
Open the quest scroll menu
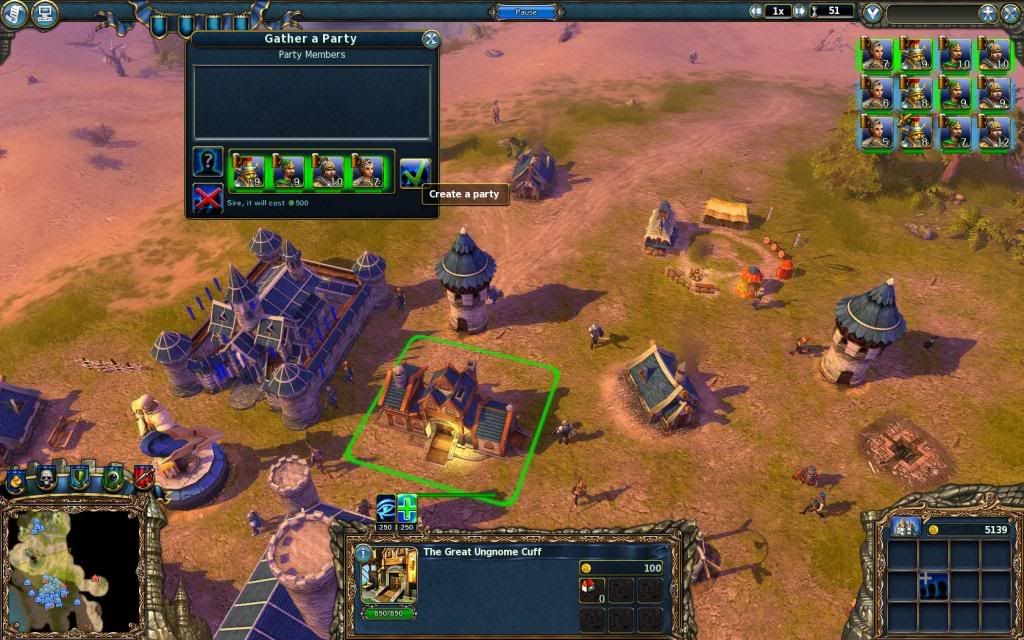(x=14, y=13)
